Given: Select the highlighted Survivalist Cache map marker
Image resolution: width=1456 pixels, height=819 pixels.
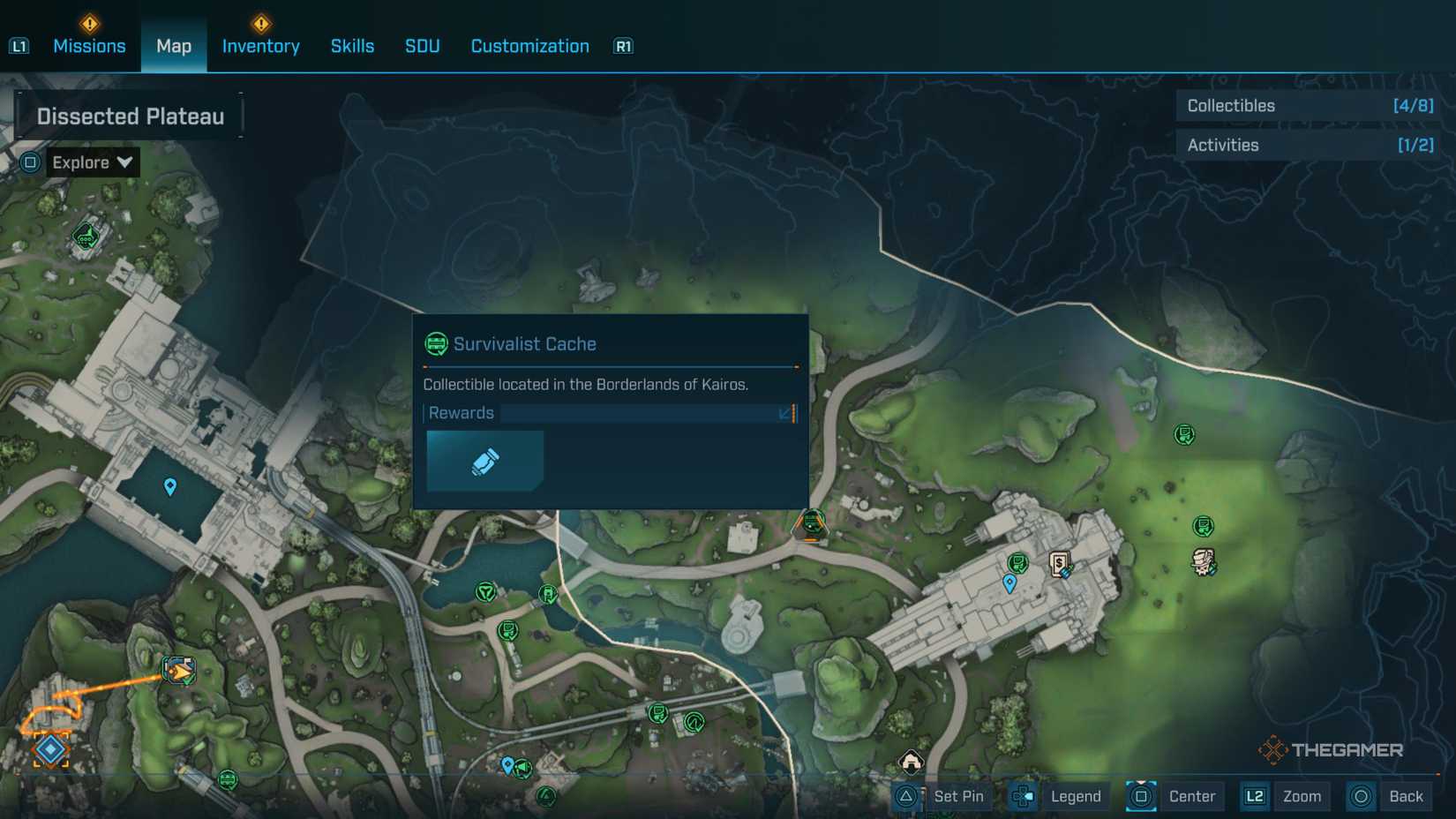Looking at the screenshot, I should point(811,524).
